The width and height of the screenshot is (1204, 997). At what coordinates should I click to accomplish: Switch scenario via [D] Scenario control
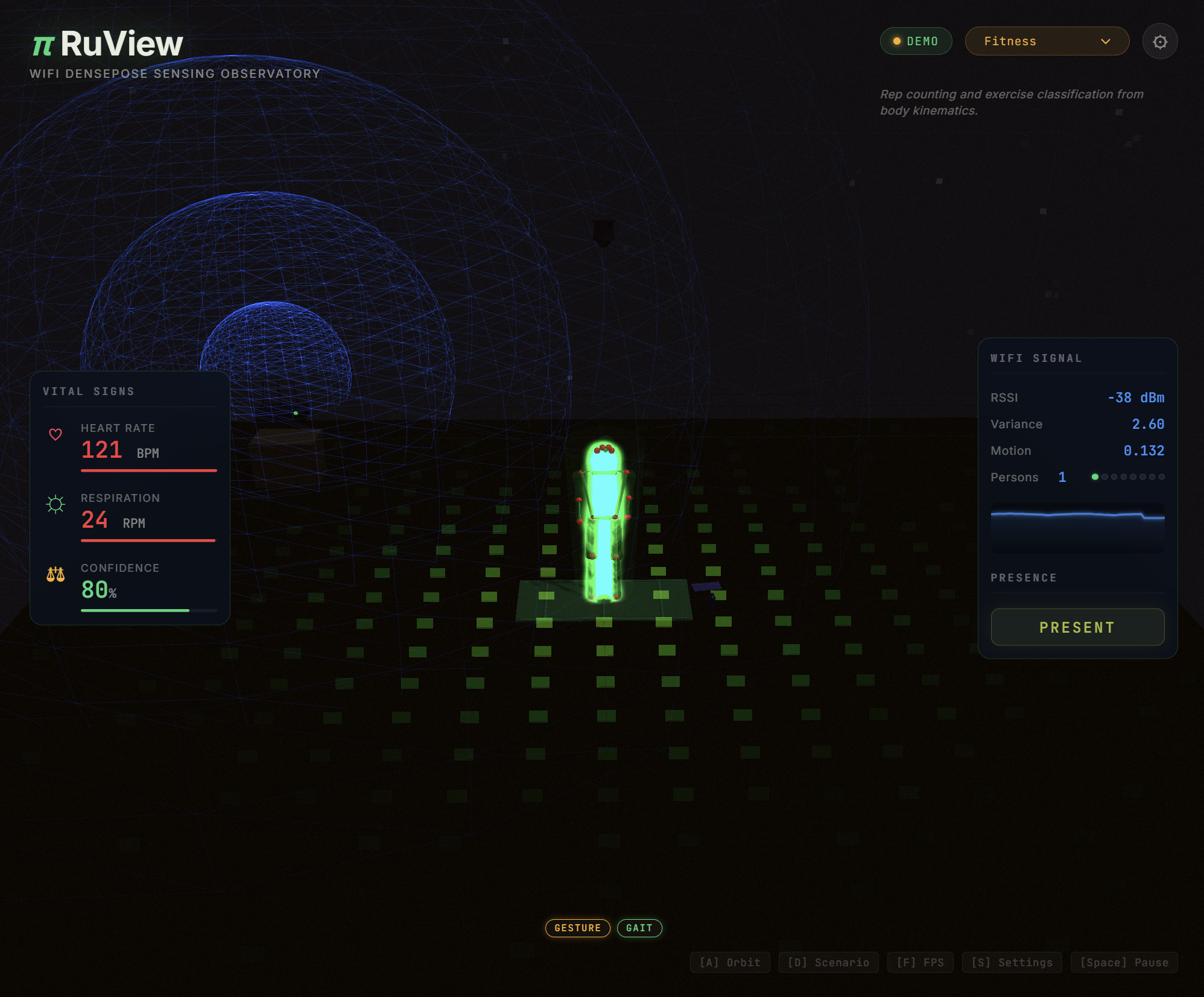tap(829, 963)
